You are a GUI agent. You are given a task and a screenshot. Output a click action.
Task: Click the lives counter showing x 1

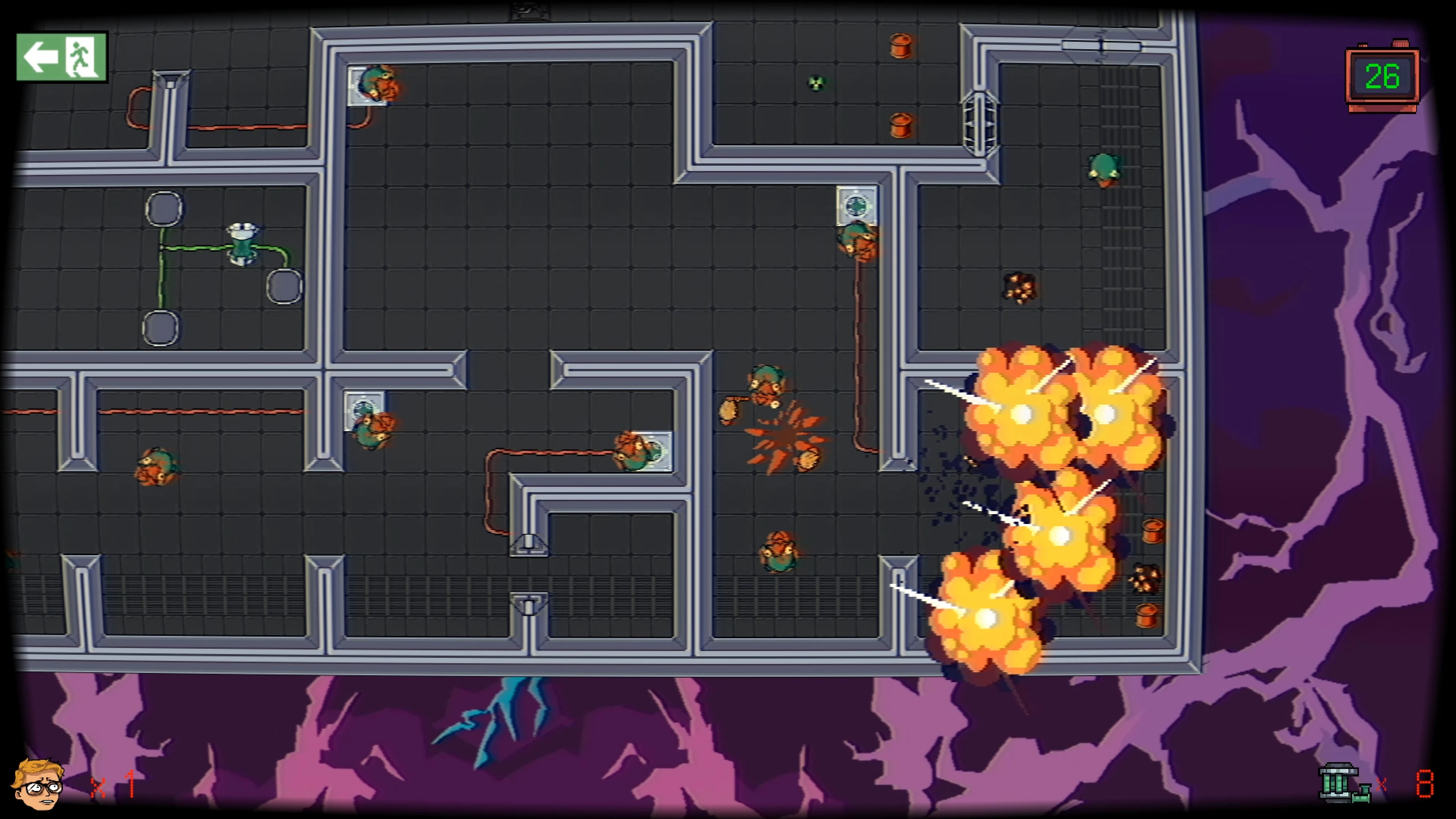113,786
